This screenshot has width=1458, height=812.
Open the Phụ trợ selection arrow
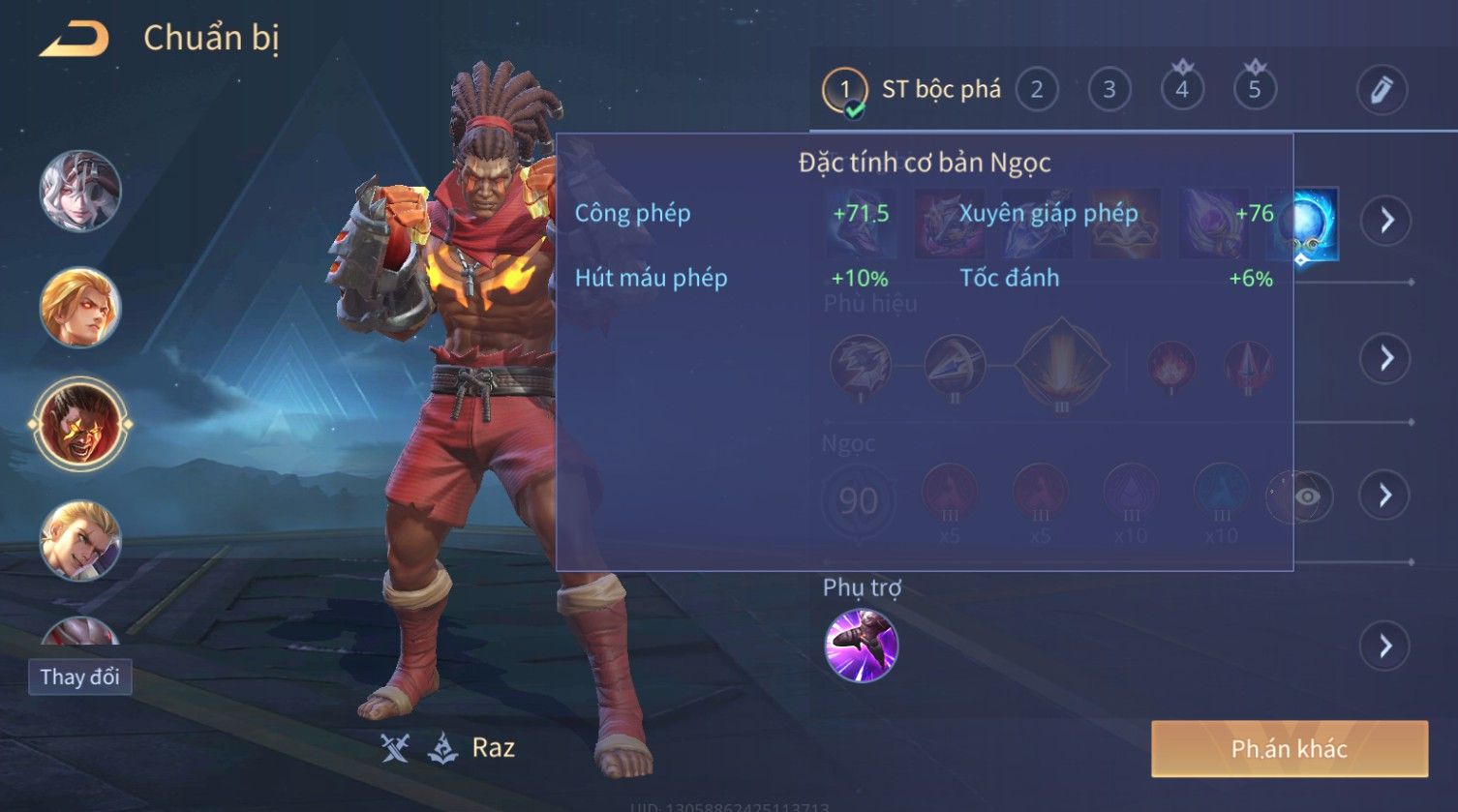(1386, 646)
